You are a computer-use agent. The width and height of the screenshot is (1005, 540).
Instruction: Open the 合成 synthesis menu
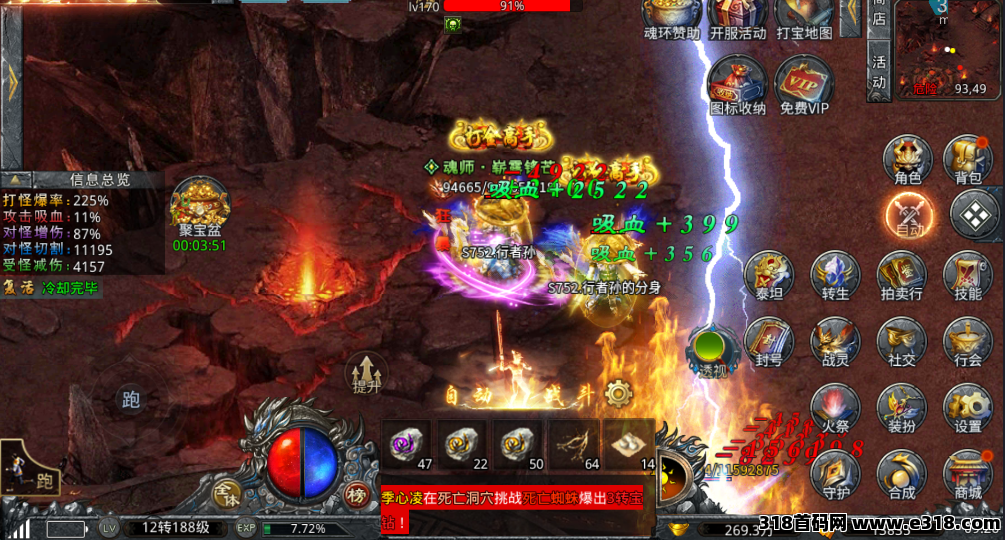tap(901, 472)
